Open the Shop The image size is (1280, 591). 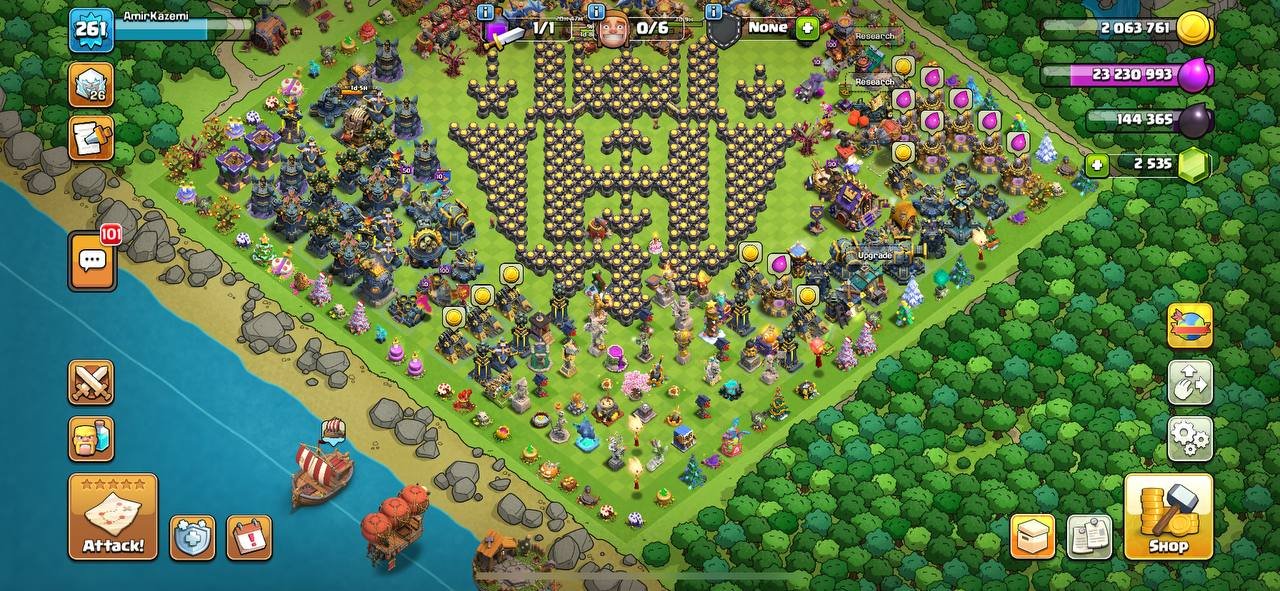(1168, 516)
